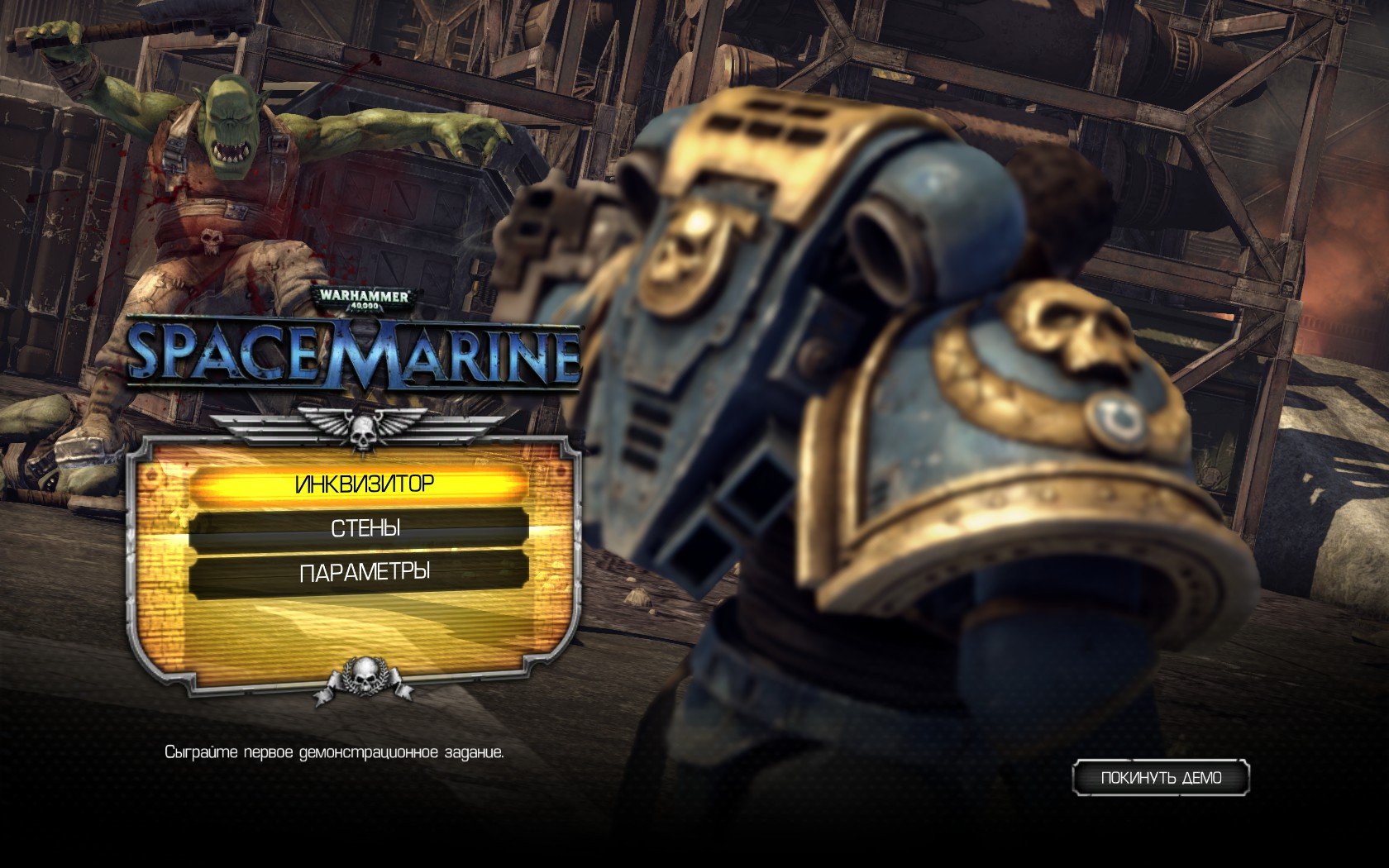Click the laurel-wreathed skull below the menu

click(366, 678)
